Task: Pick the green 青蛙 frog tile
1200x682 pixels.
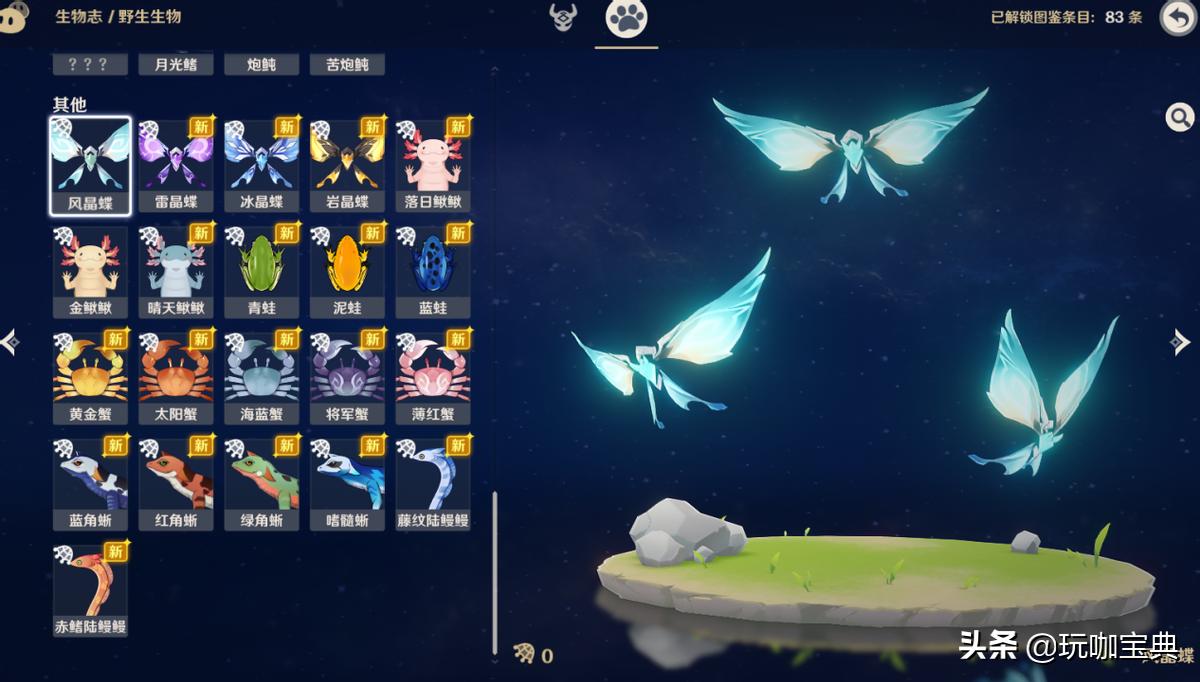Action: tap(262, 271)
